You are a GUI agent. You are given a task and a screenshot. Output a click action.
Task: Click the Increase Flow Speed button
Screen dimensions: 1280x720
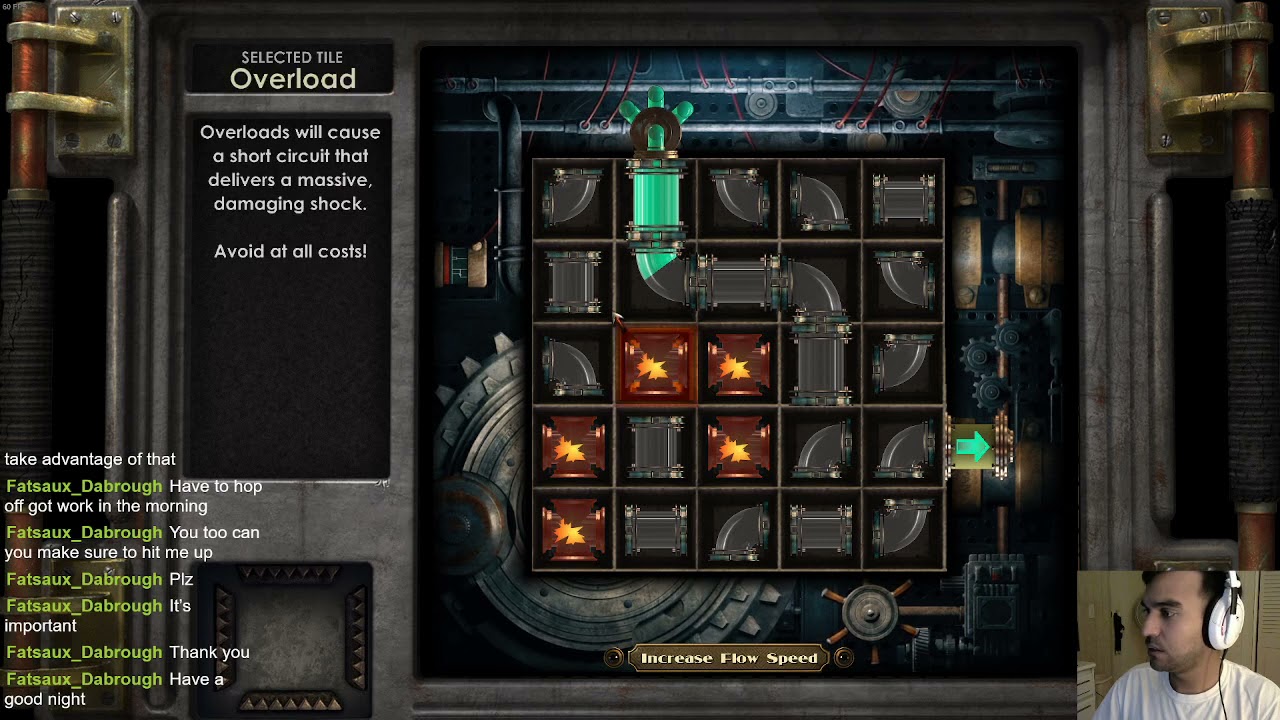729,658
